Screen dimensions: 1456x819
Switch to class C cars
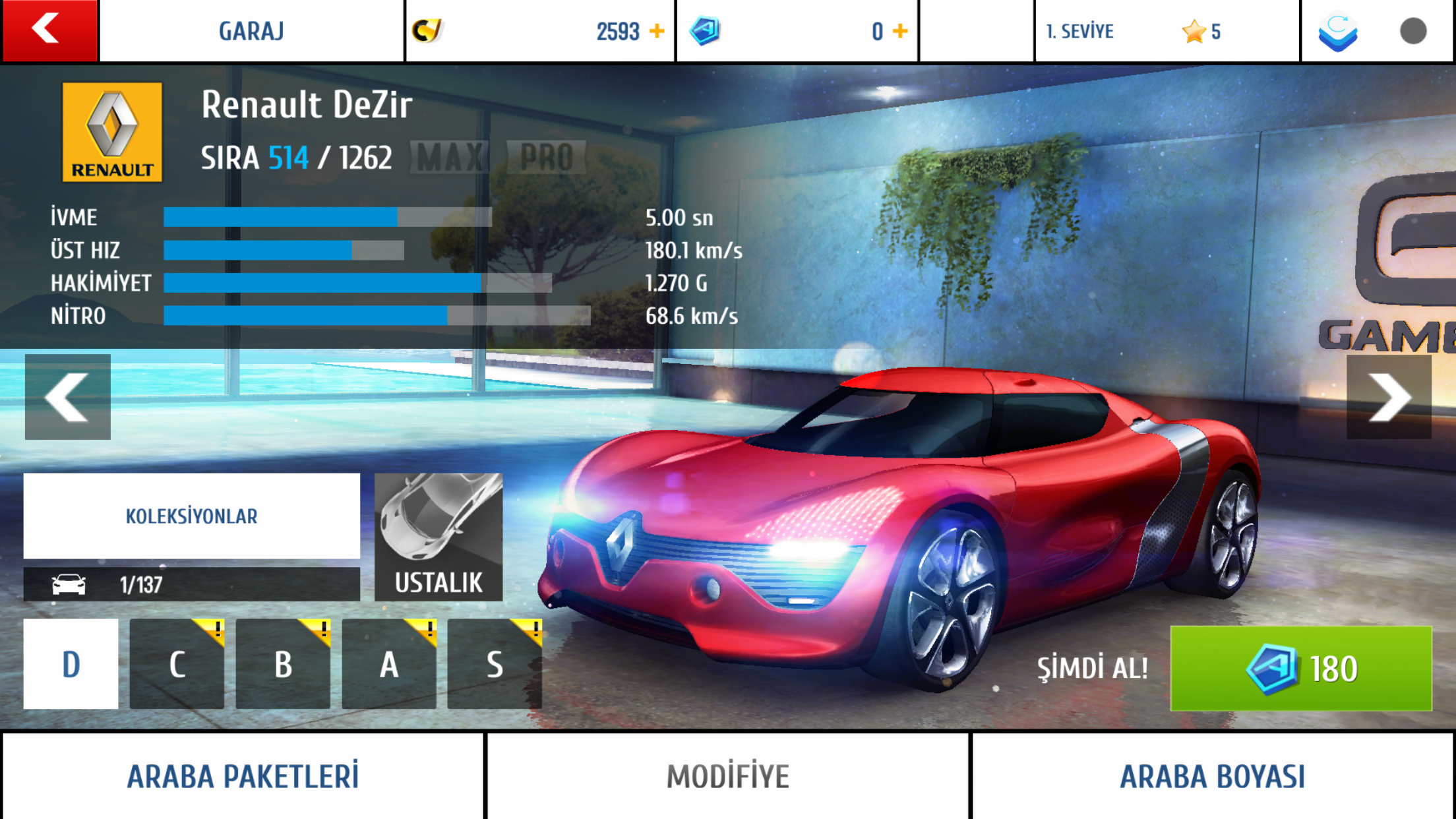pyautogui.click(x=177, y=663)
